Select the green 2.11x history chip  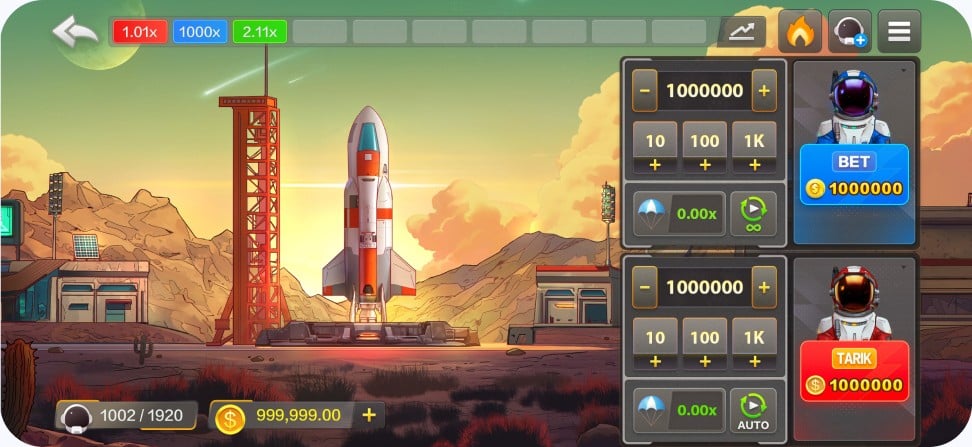point(260,32)
